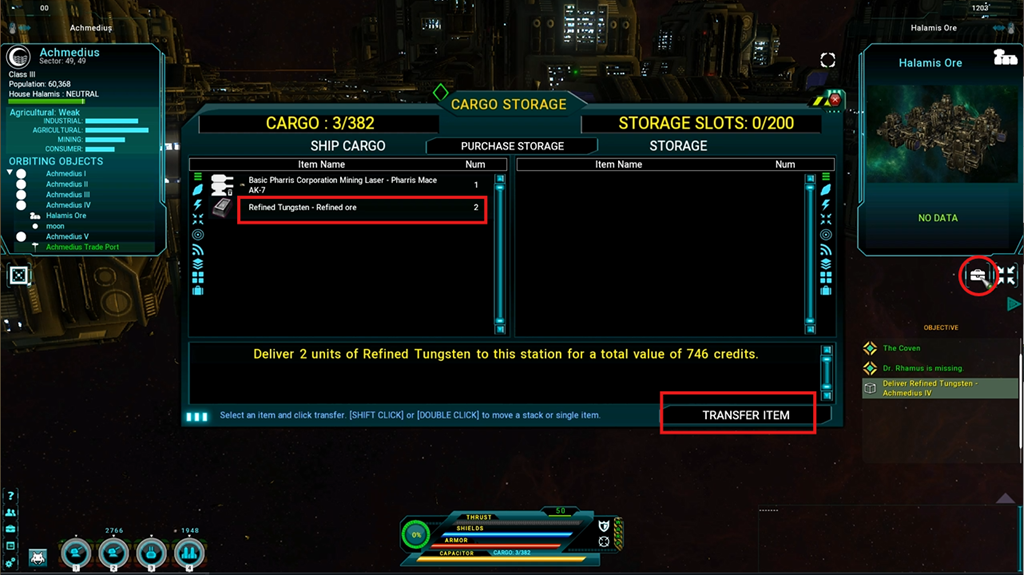Select the Pharris Mace AK-7 mining laser row
Viewport: 1024px width, 575px height.
click(362, 185)
